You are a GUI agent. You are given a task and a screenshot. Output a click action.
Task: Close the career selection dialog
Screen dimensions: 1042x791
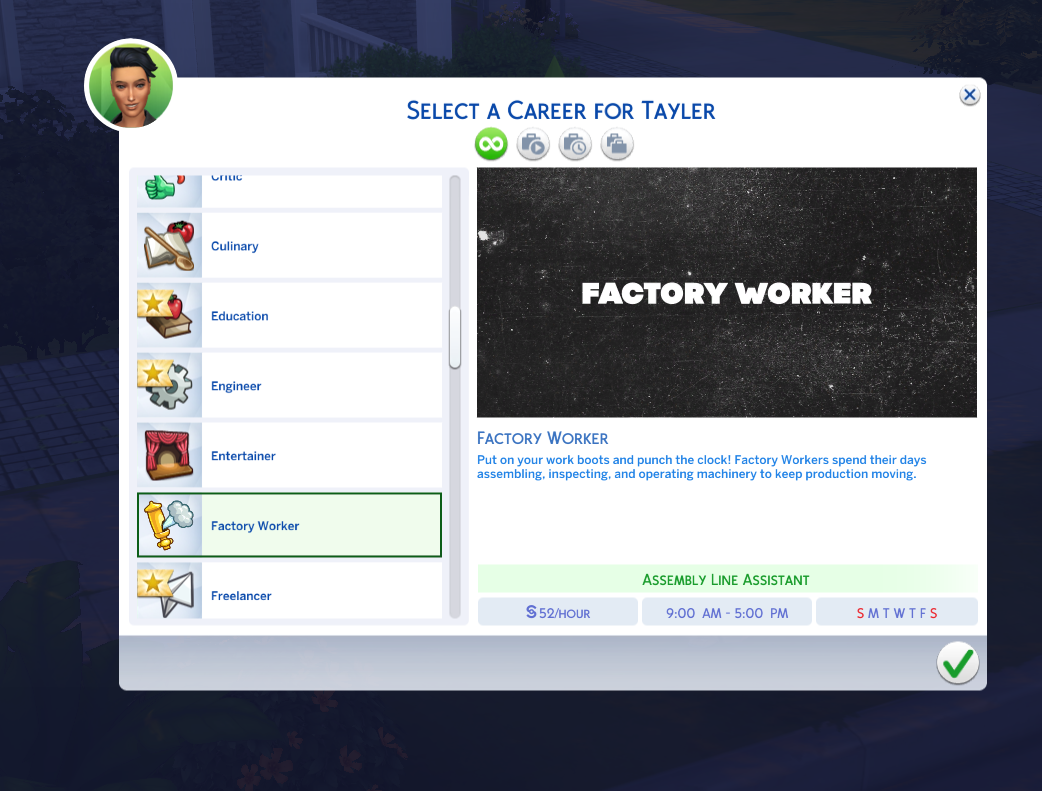969,95
